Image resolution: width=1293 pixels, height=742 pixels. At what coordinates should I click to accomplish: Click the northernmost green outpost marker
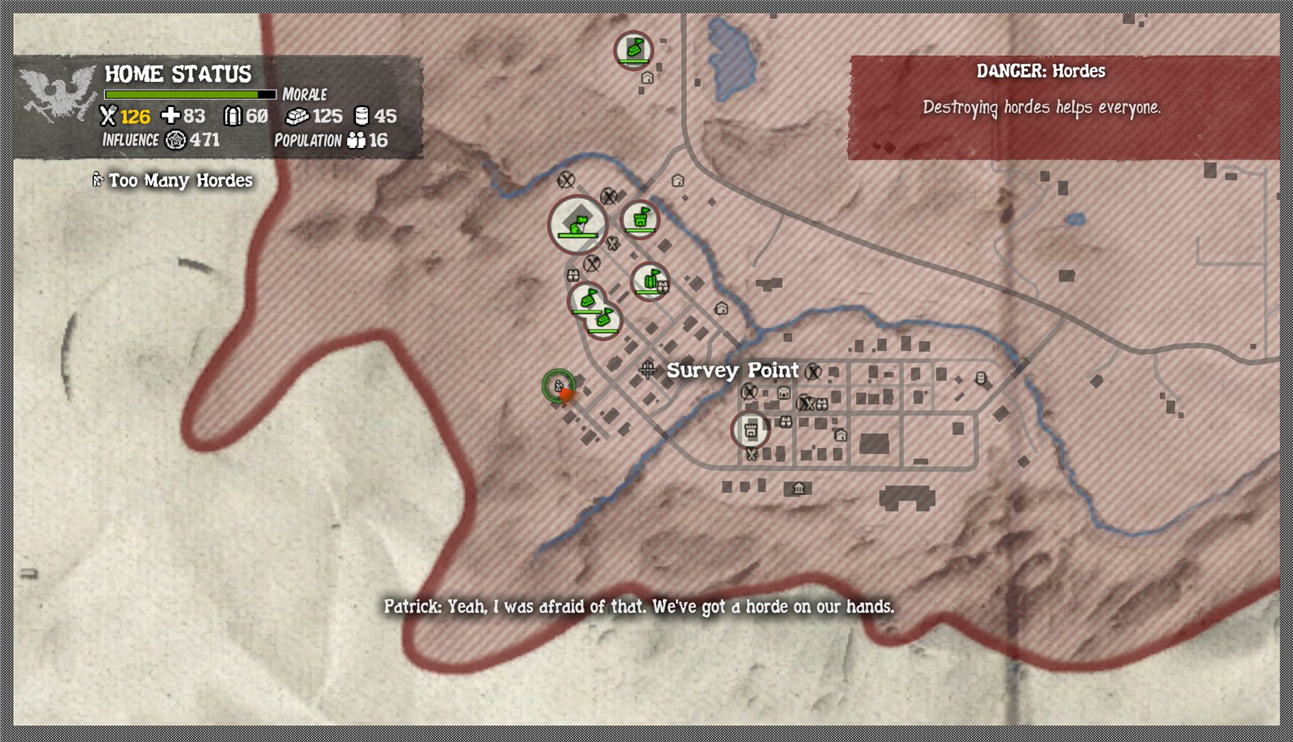click(x=633, y=50)
